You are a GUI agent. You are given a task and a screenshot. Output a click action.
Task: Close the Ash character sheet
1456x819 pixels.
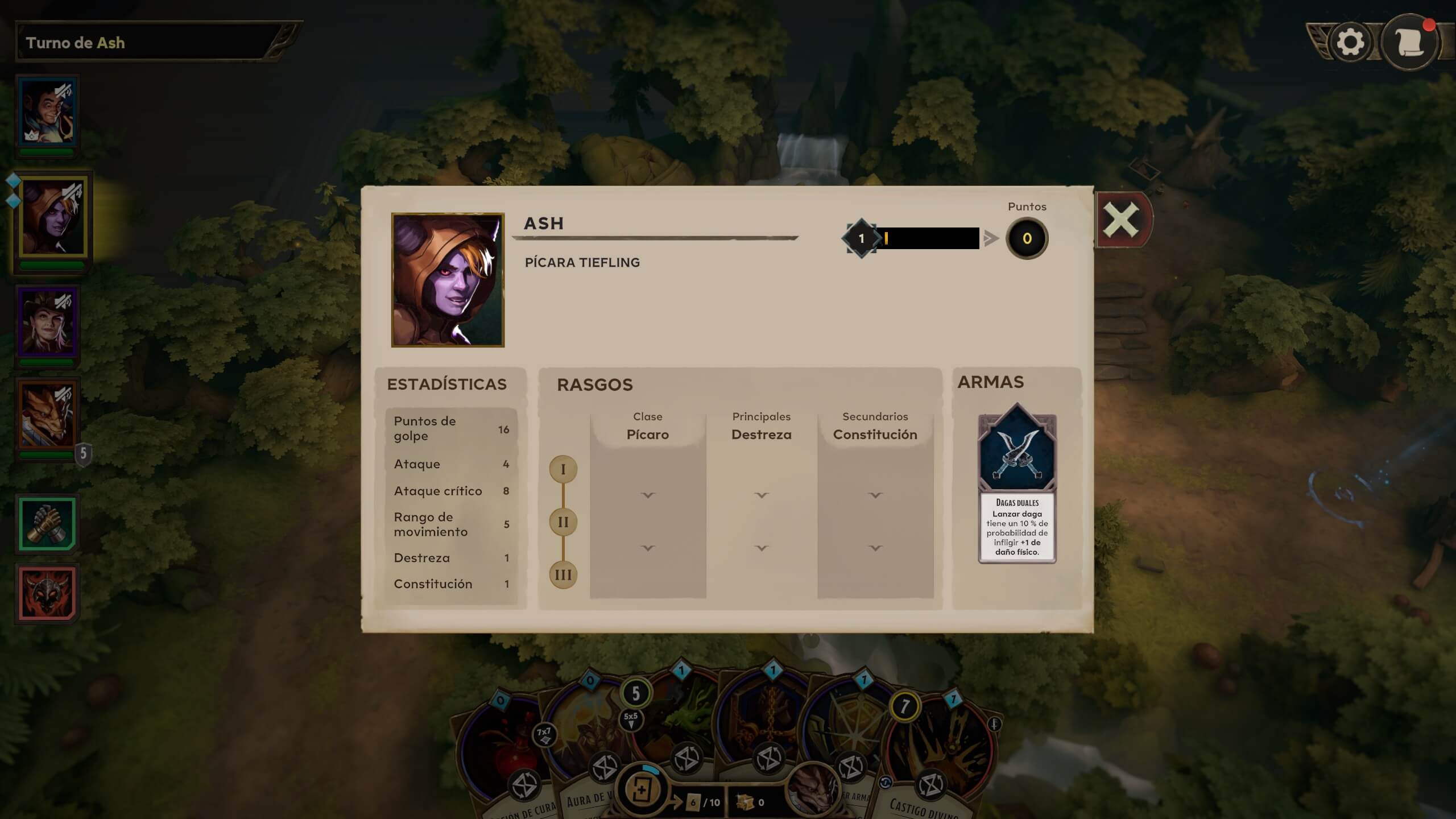click(x=1122, y=218)
